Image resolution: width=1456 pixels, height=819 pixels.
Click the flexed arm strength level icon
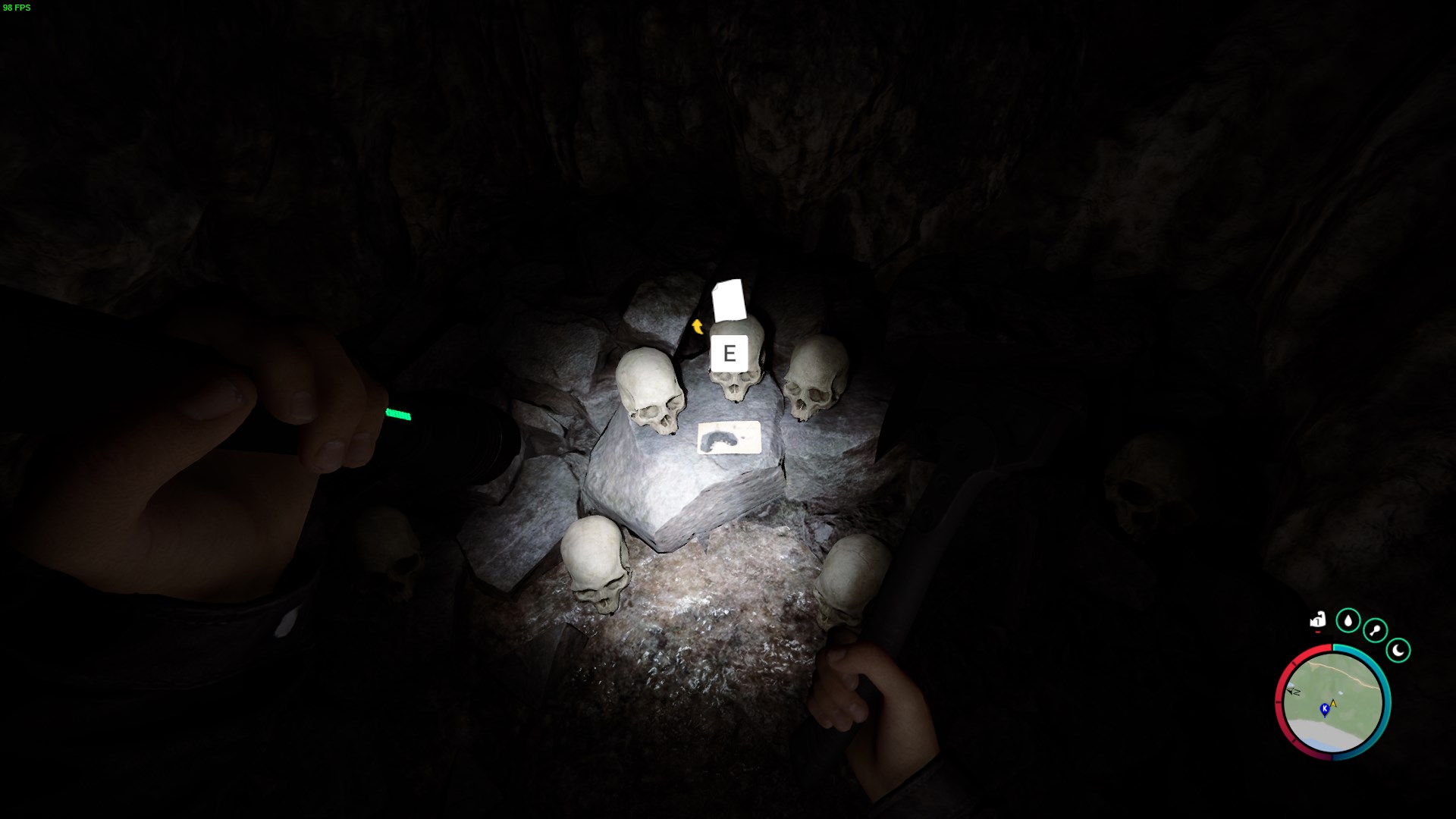coord(1318,620)
